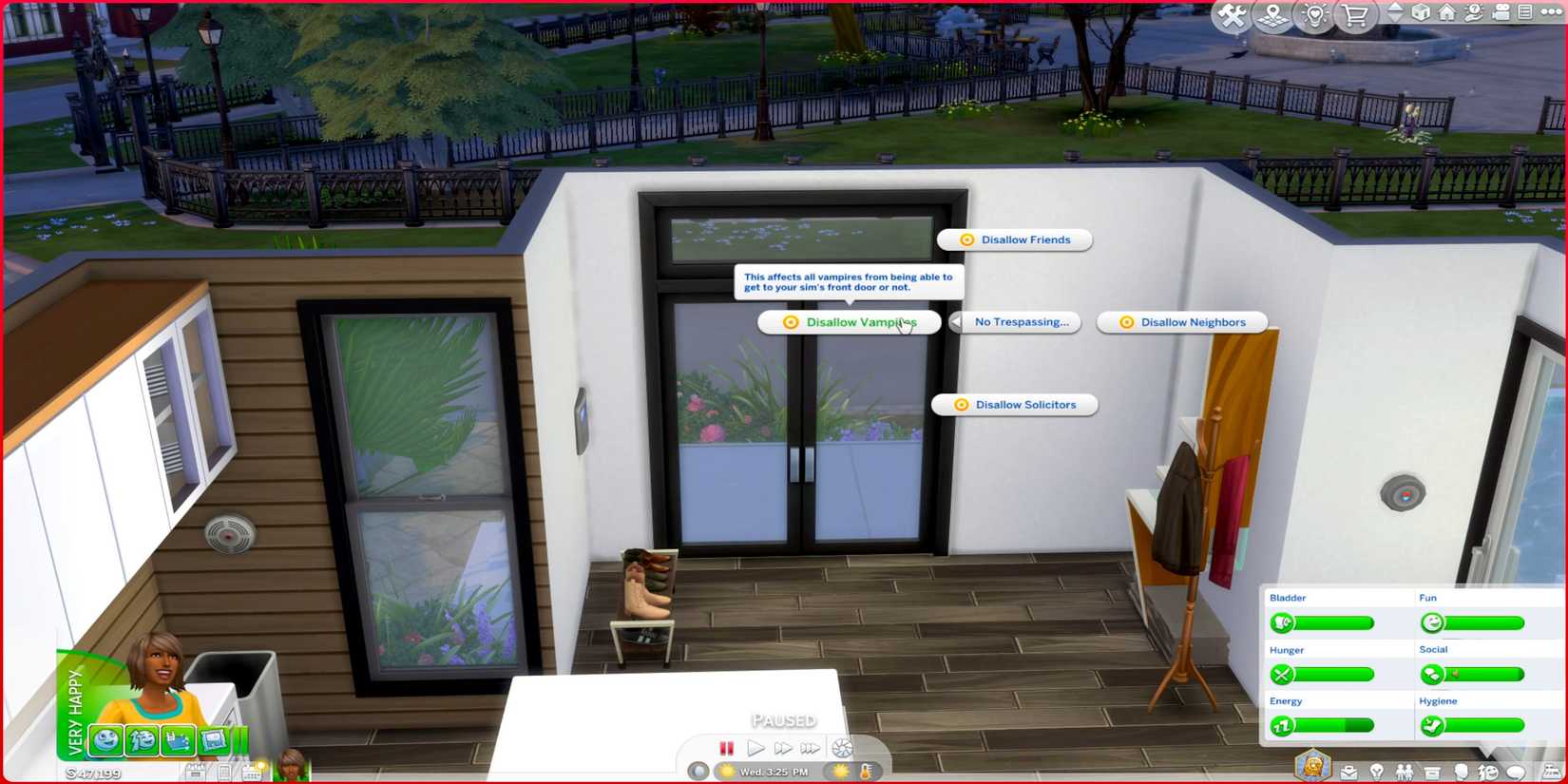Resume gameplay with the play button
Screen dimensions: 1568x784
click(755, 748)
